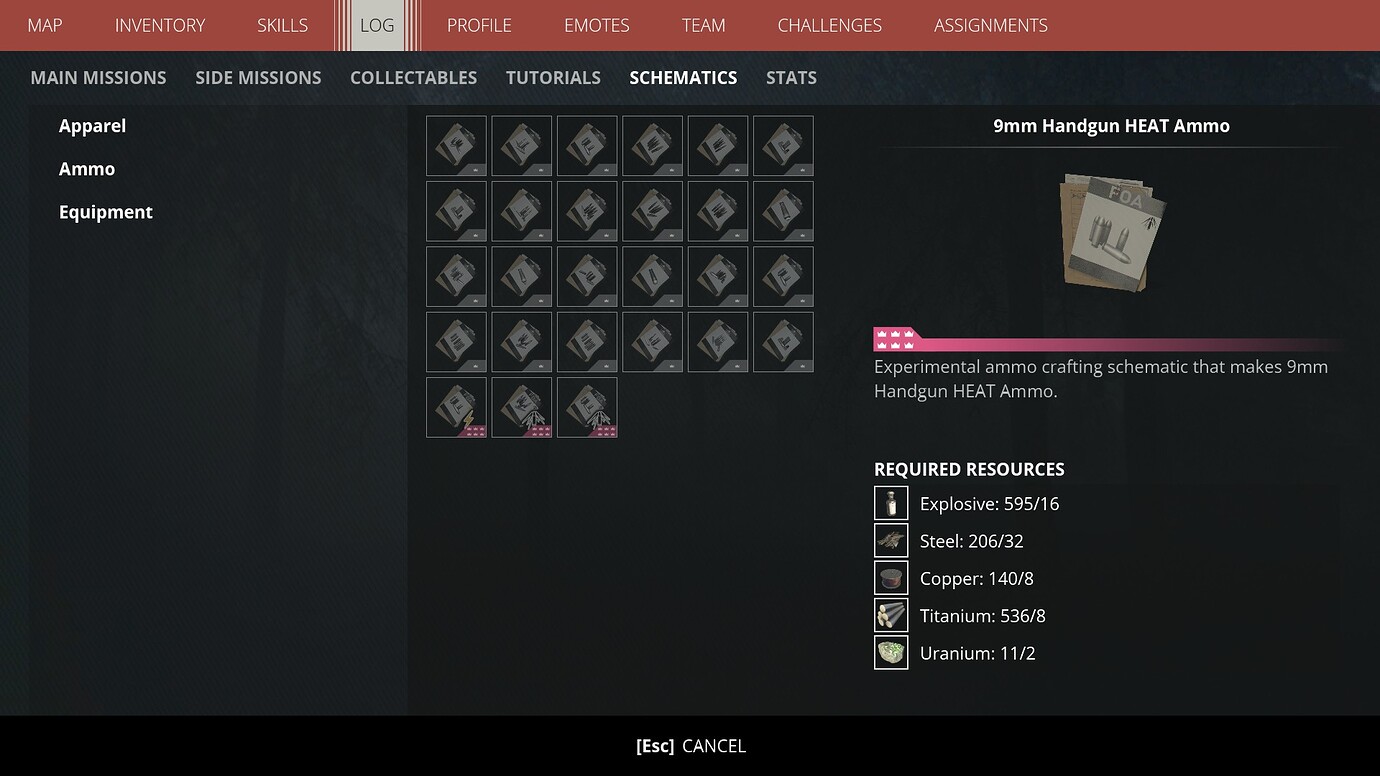Click the Titanium resource icon
This screenshot has height=776, width=1380.
pos(890,615)
